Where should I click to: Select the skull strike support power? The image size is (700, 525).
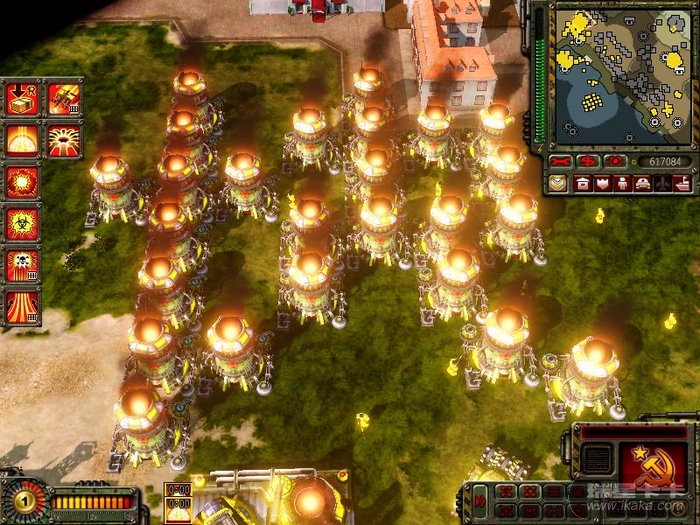[21, 266]
